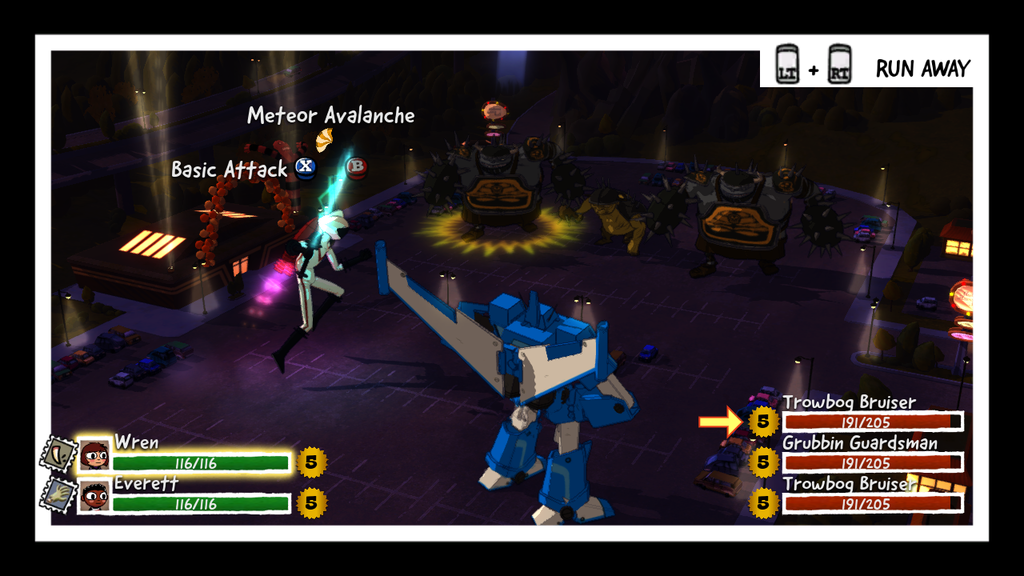Select Everett's character portrait
1024x576 pixels.
click(x=95, y=496)
